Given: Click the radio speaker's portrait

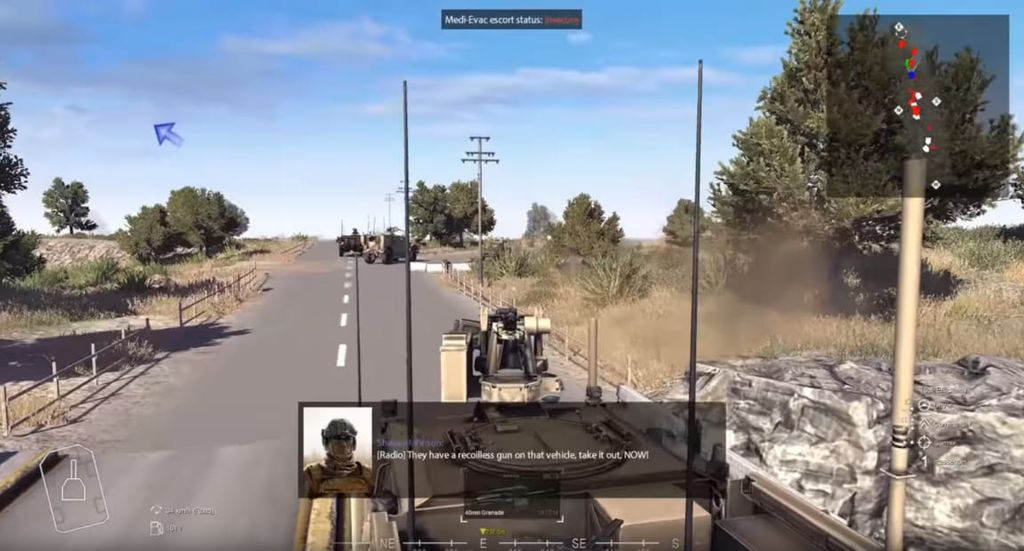Looking at the screenshot, I should (x=337, y=451).
